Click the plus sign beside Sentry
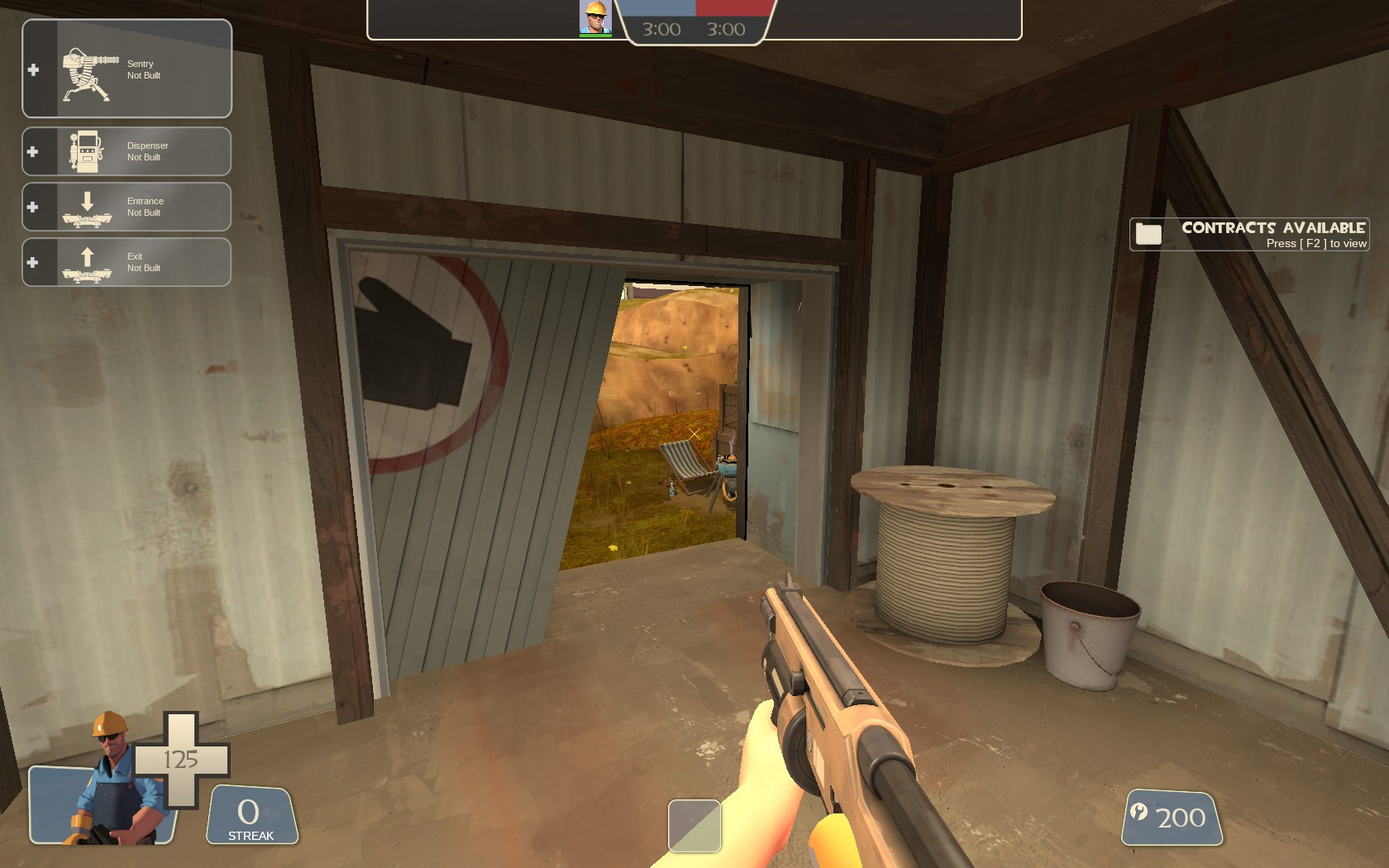Viewport: 1389px width, 868px height. click(x=32, y=70)
